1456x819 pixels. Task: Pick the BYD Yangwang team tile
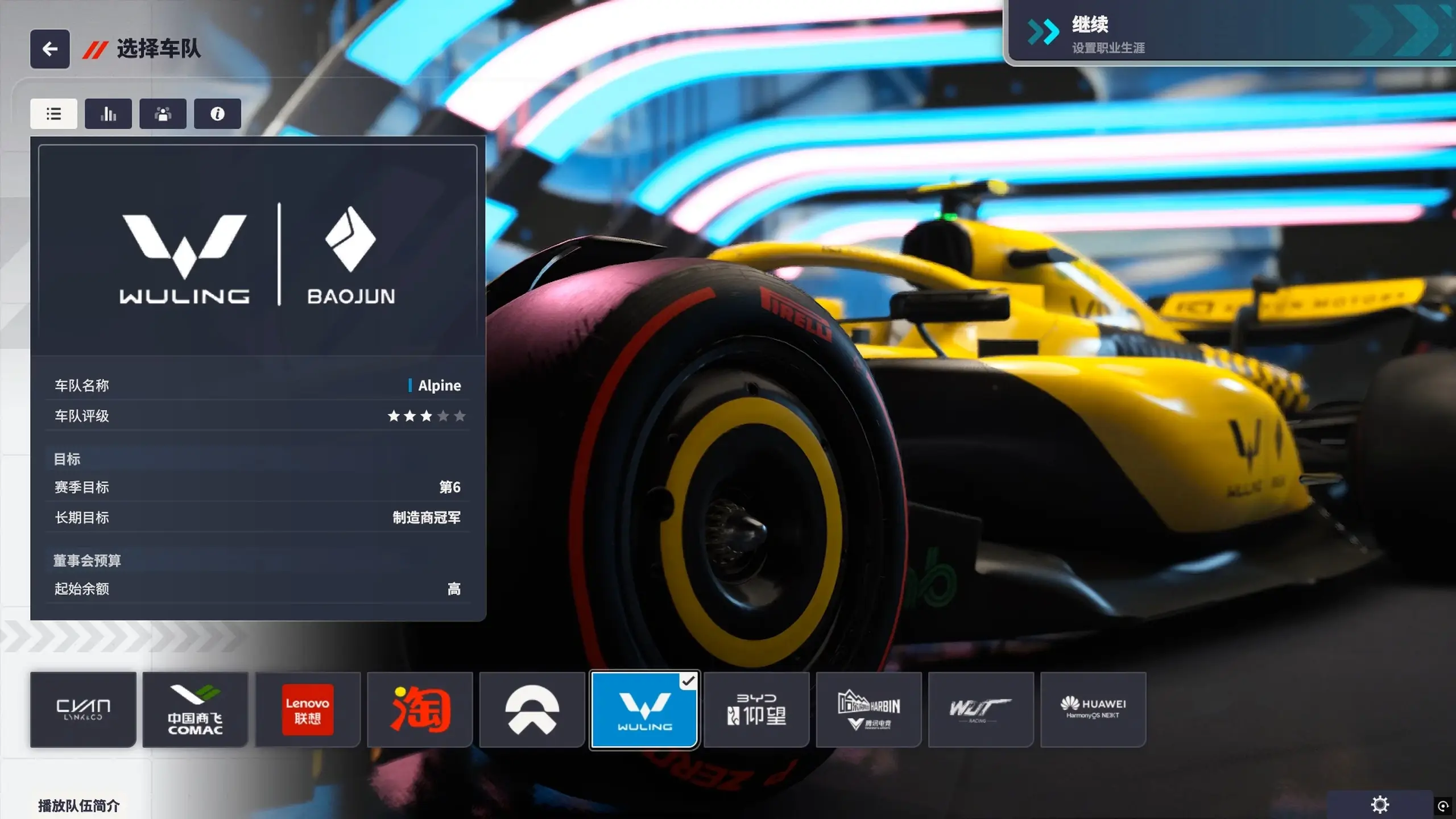[756, 710]
